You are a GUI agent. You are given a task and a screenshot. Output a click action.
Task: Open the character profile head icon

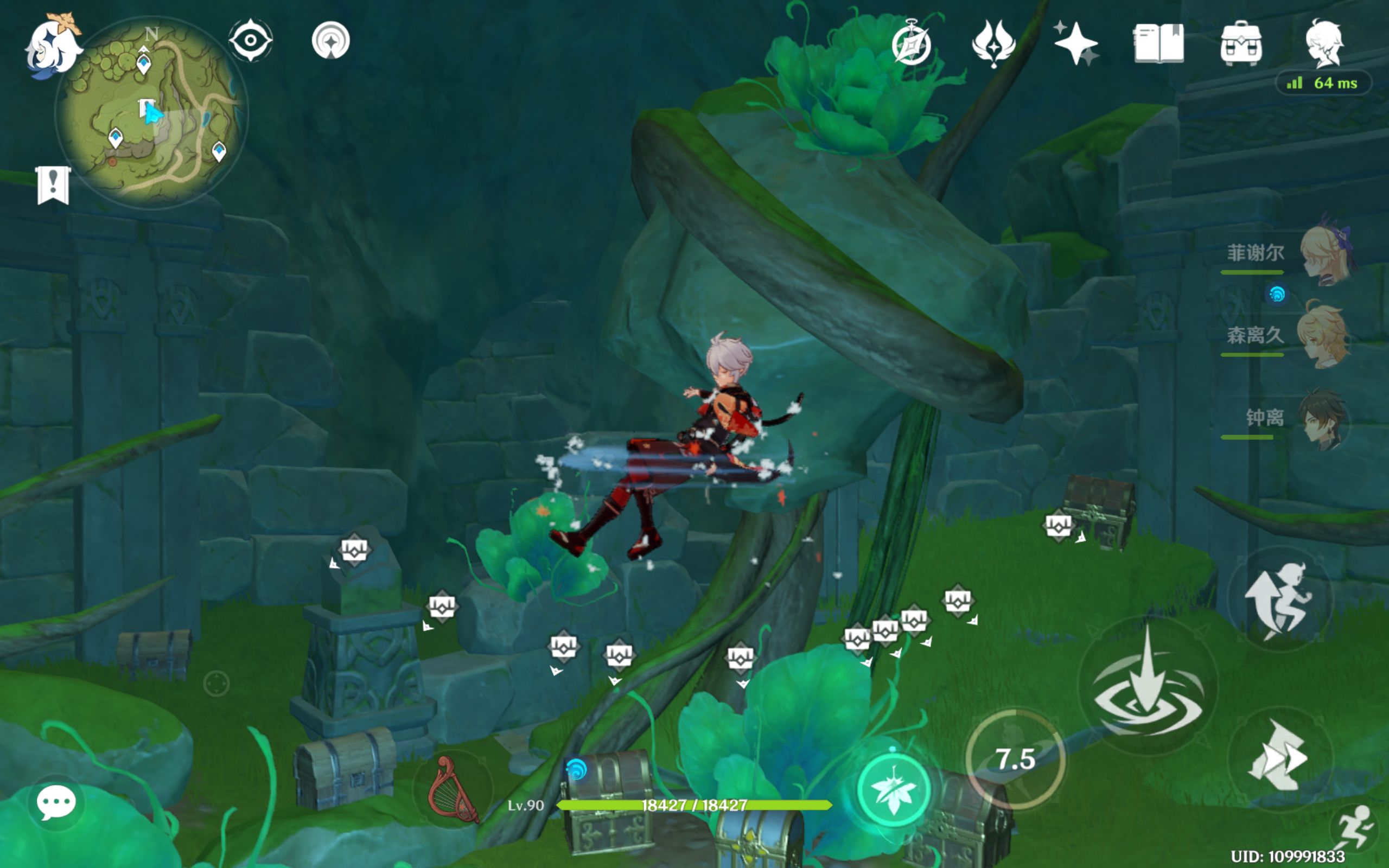[1323, 43]
